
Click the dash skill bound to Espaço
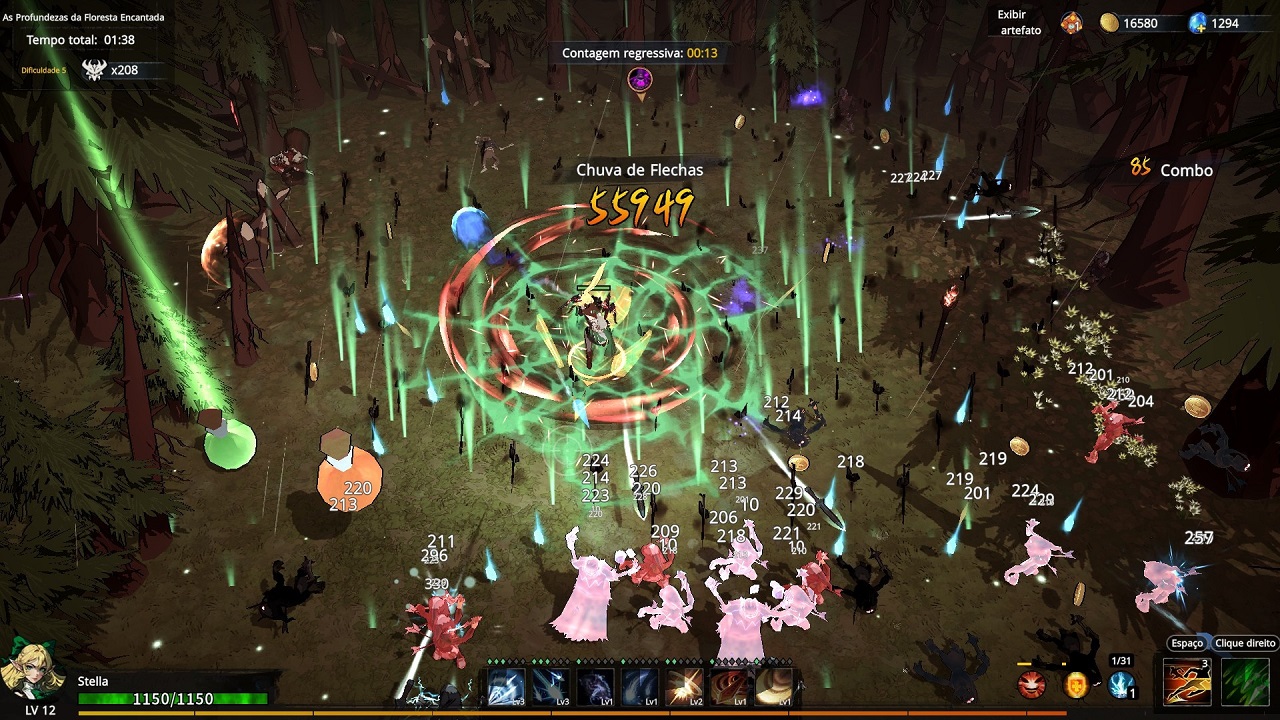[1187, 681]
